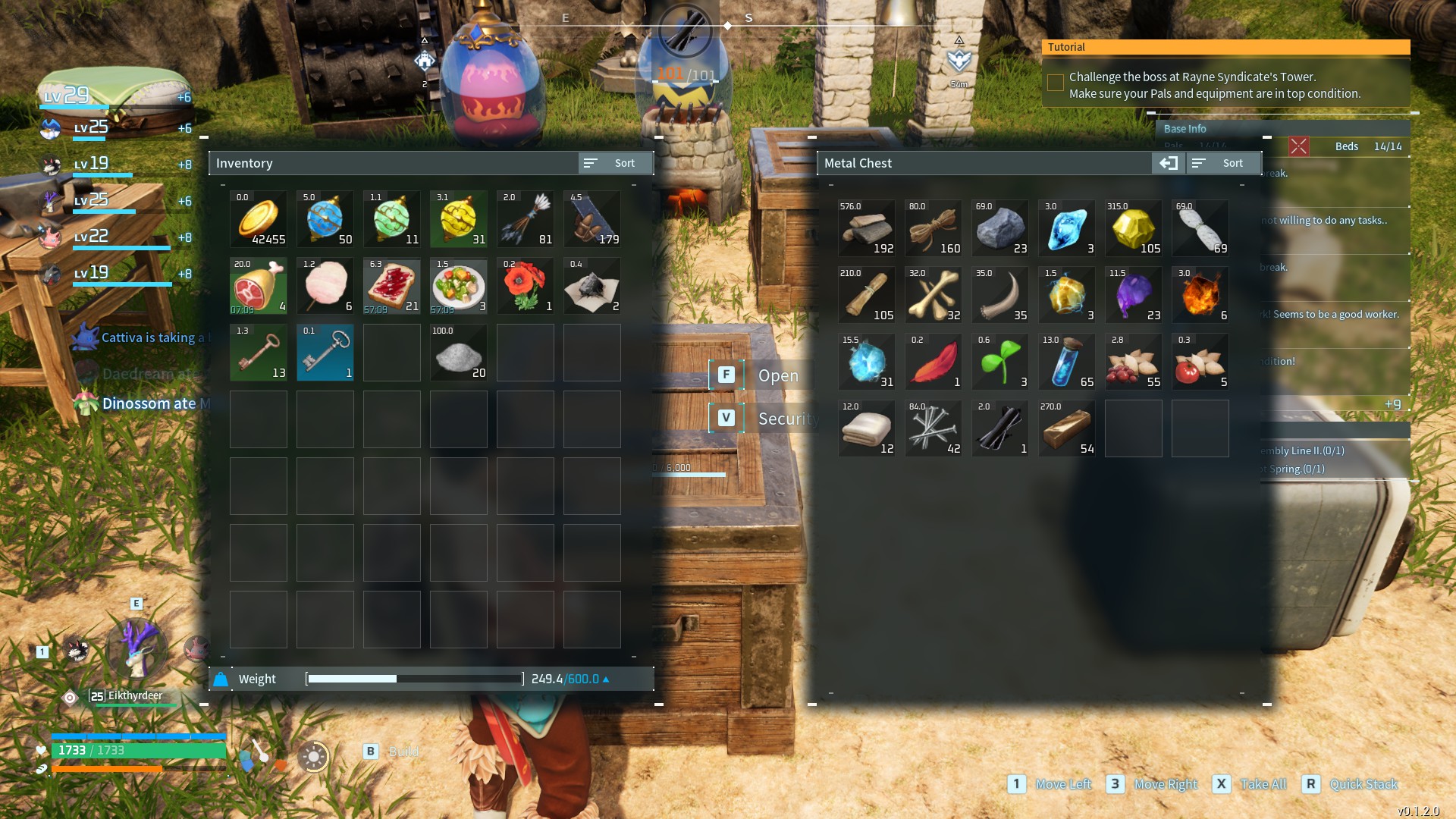Click the silver key on blue slot
This screenshot has height=819, width=1456.
[x=325, y=353]
